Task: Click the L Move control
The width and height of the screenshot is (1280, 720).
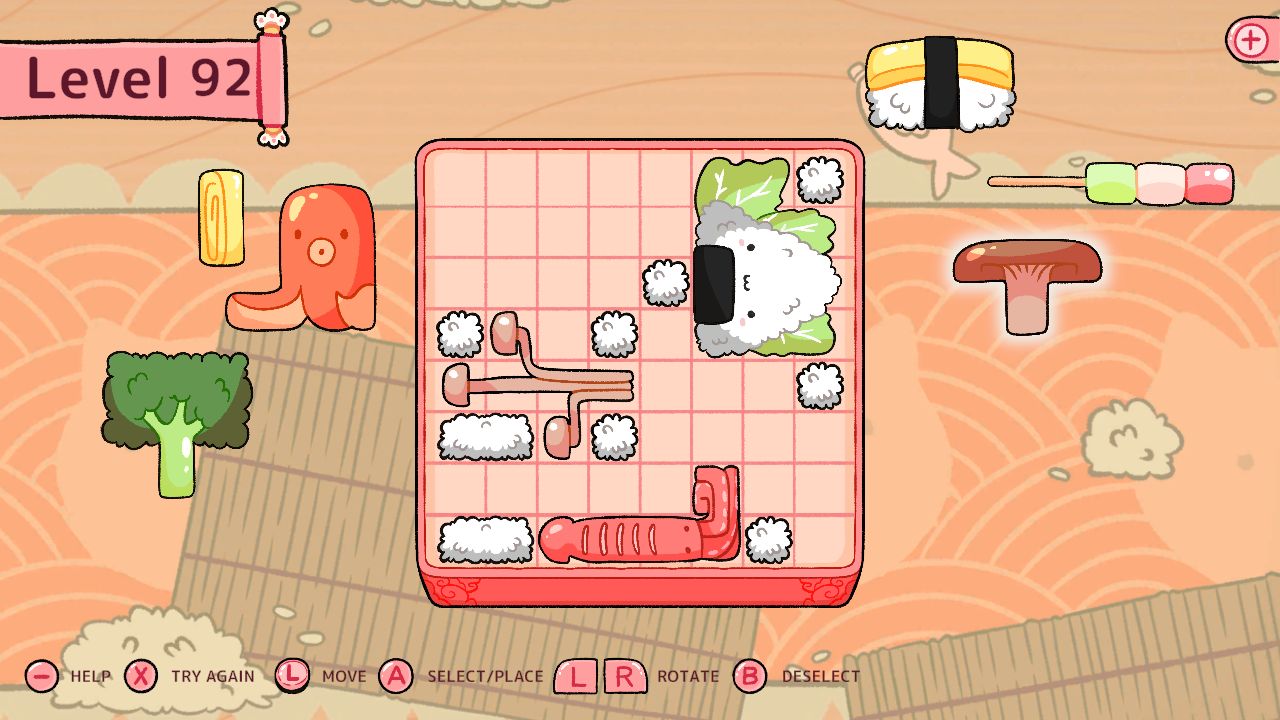Action: point(293,676)
